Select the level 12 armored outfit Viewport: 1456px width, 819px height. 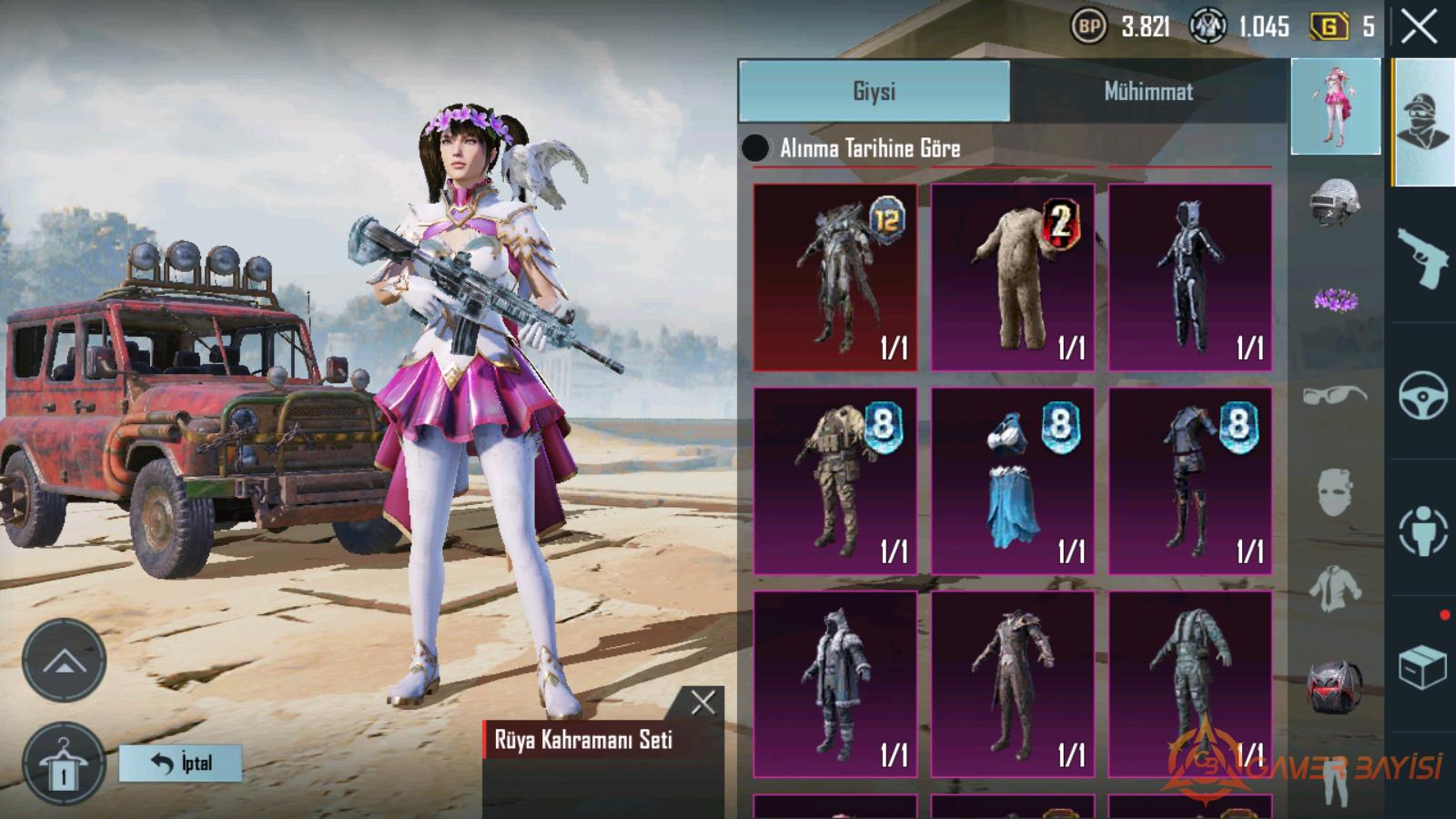tap(834, 278)
